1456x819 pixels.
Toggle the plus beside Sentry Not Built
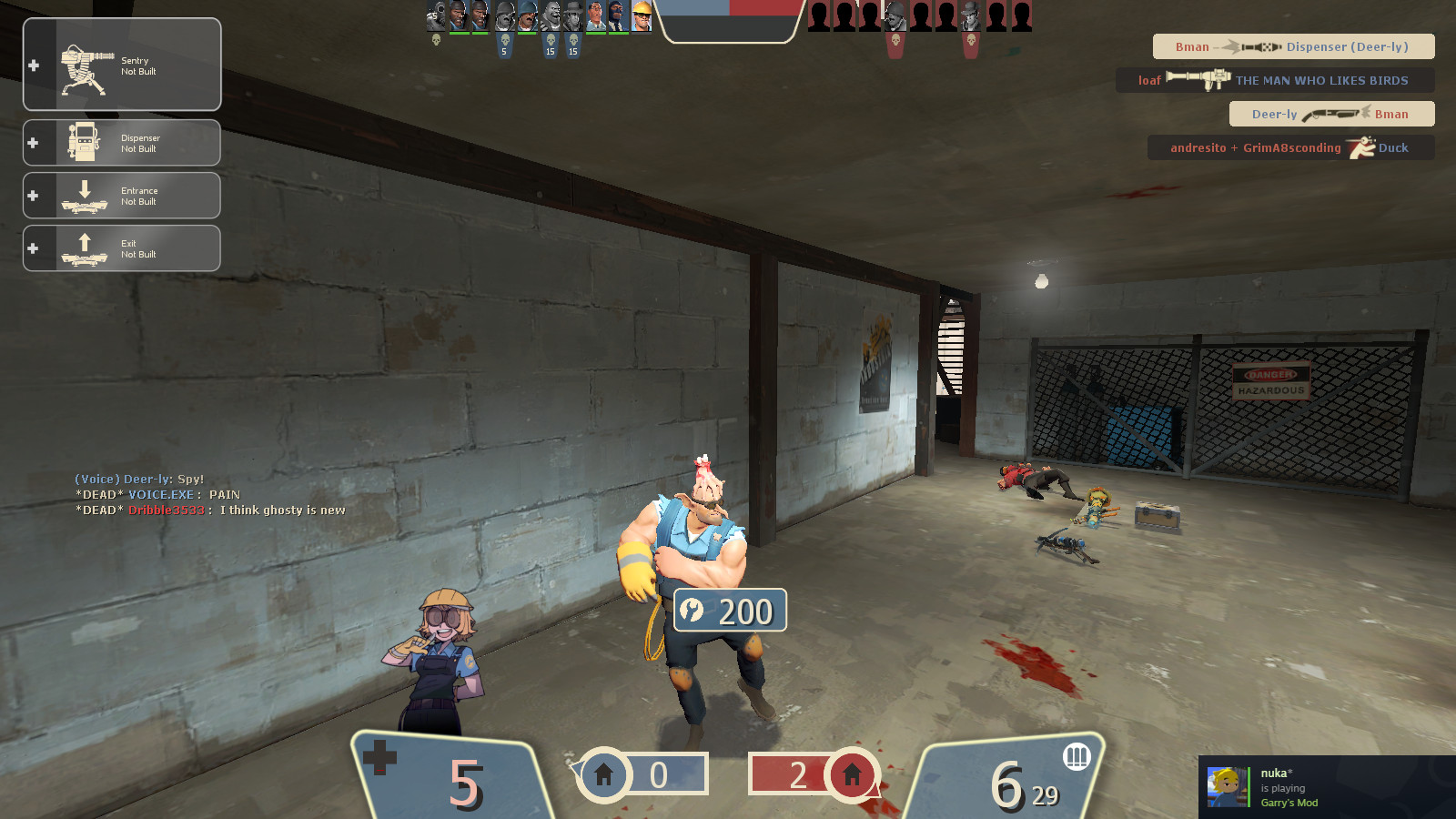(33, 65)
